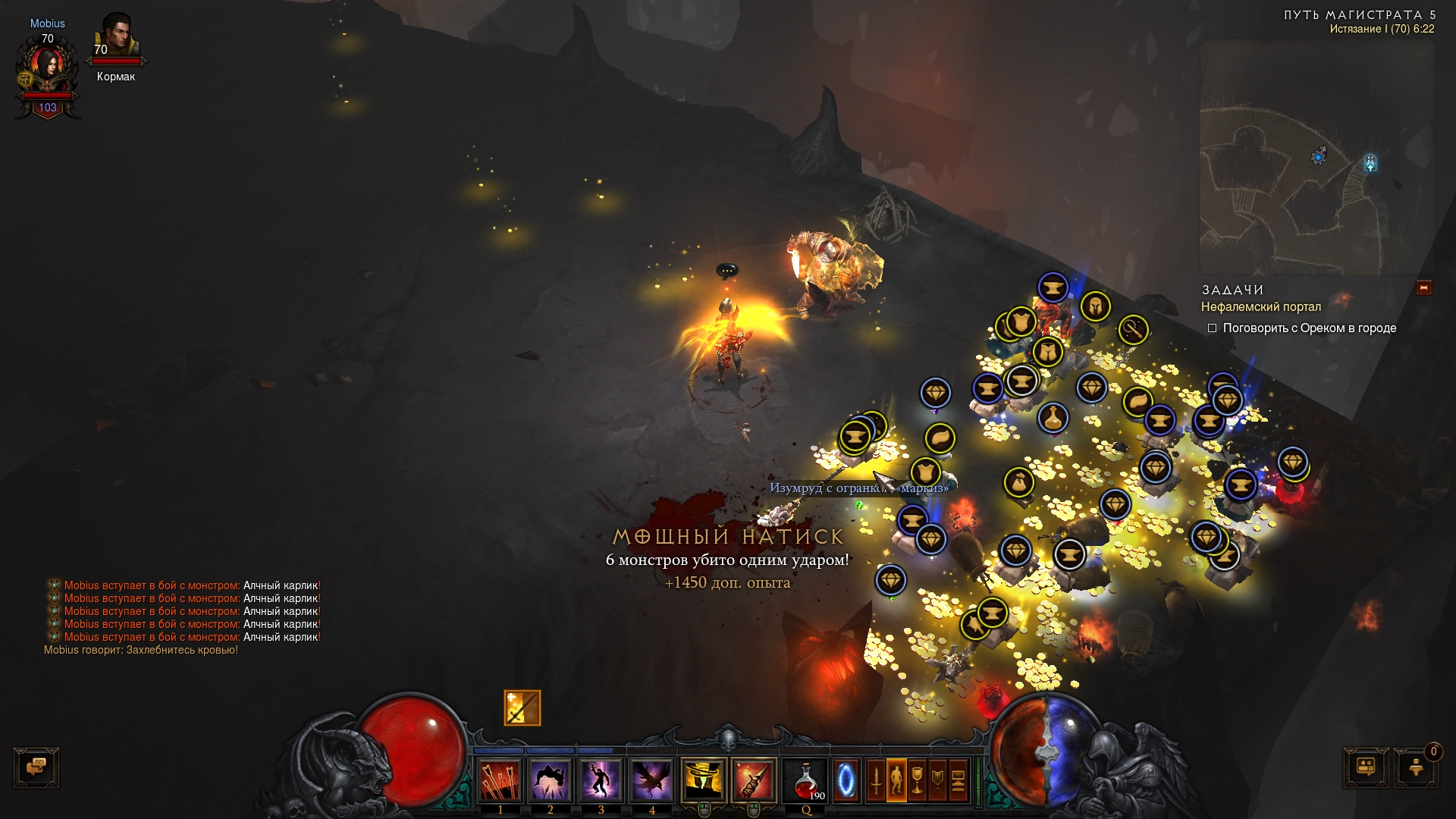The height and width of the screenshot is (819, 1456).
Task: Select the red spear right-mouse skill
Action: [x=754, y=780]
